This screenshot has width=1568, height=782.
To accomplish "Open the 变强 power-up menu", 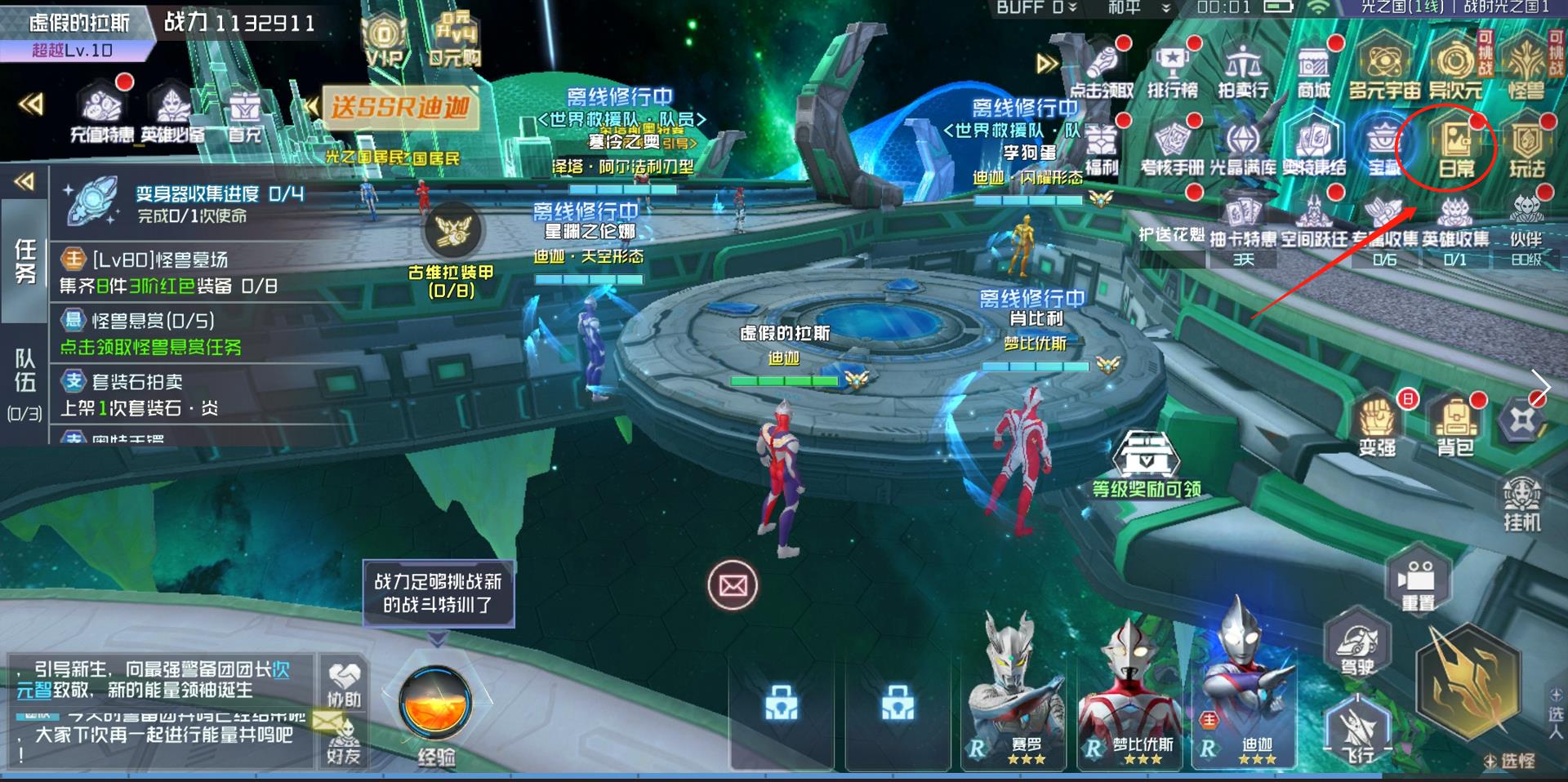I will click(1377, 424).
